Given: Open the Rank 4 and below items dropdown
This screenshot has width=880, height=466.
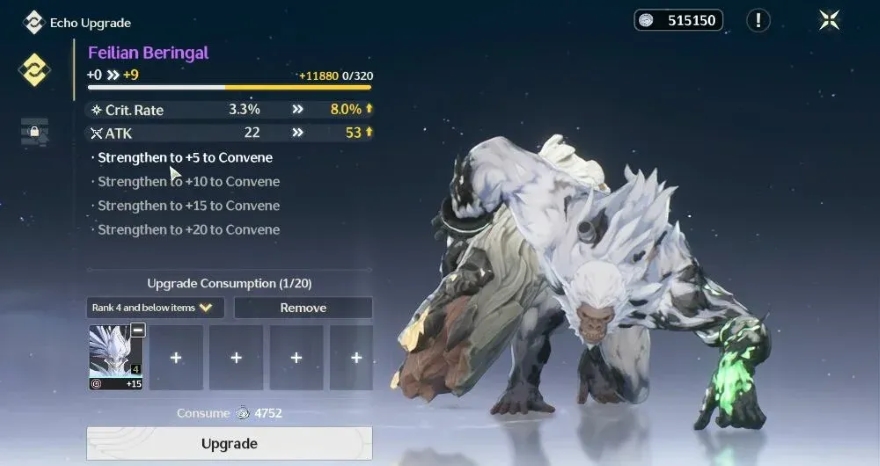Looking at the screenshot, I should (x=155, y=308).
